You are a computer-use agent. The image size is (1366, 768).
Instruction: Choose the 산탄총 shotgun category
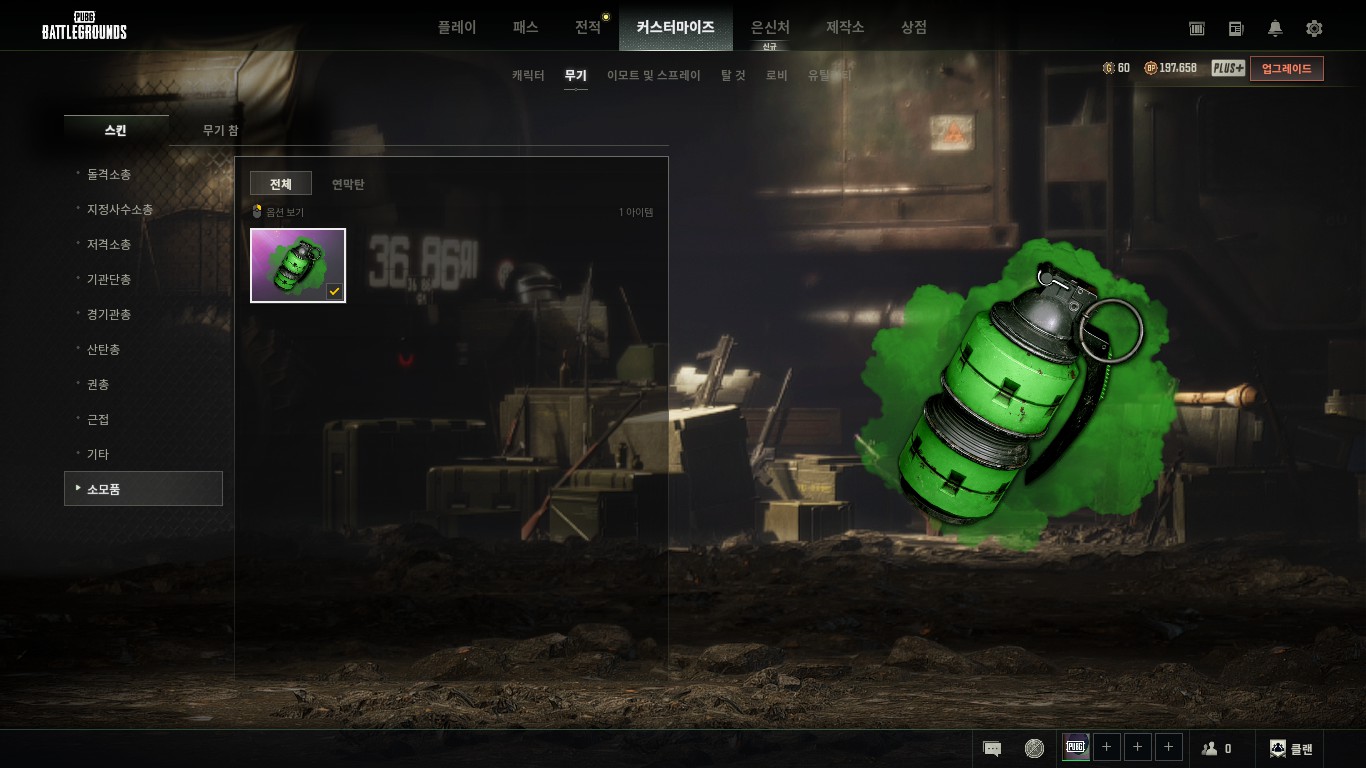(103, 349)
